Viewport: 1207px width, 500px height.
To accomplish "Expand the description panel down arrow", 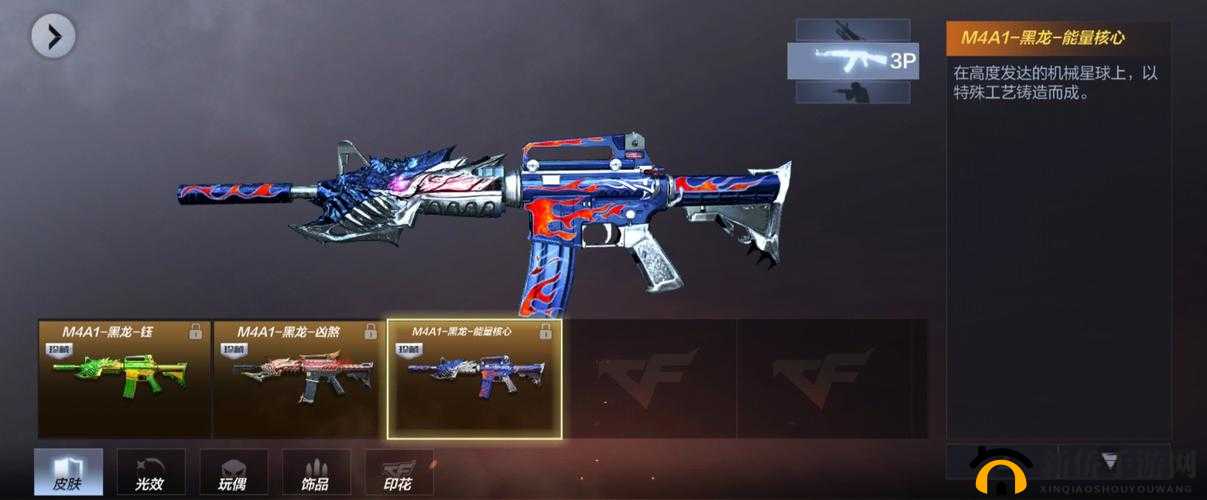I will pyautogui.click(x=1110, y=460).
